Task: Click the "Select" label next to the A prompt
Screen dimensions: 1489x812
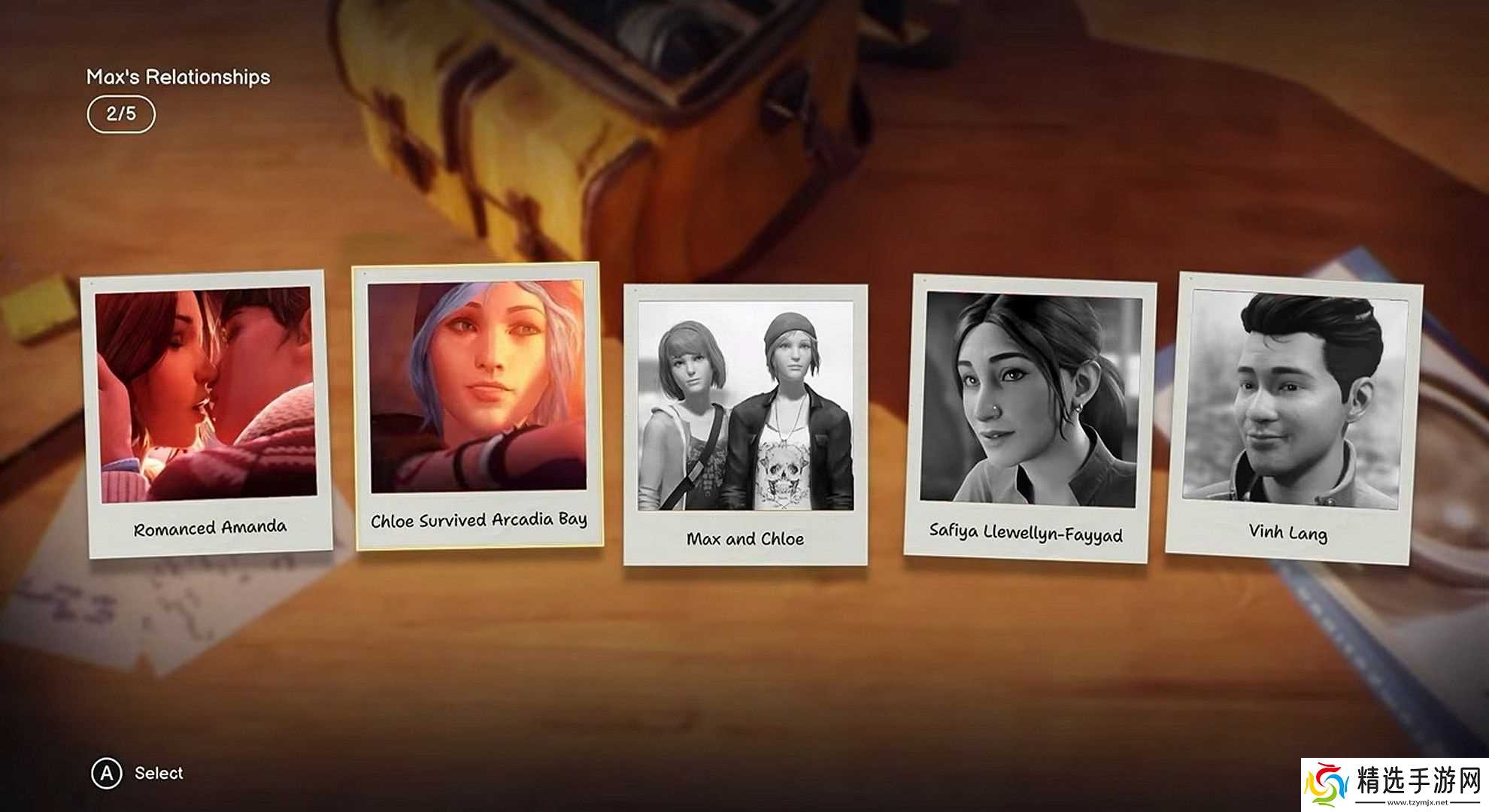Action: click(x=158, y=774)
